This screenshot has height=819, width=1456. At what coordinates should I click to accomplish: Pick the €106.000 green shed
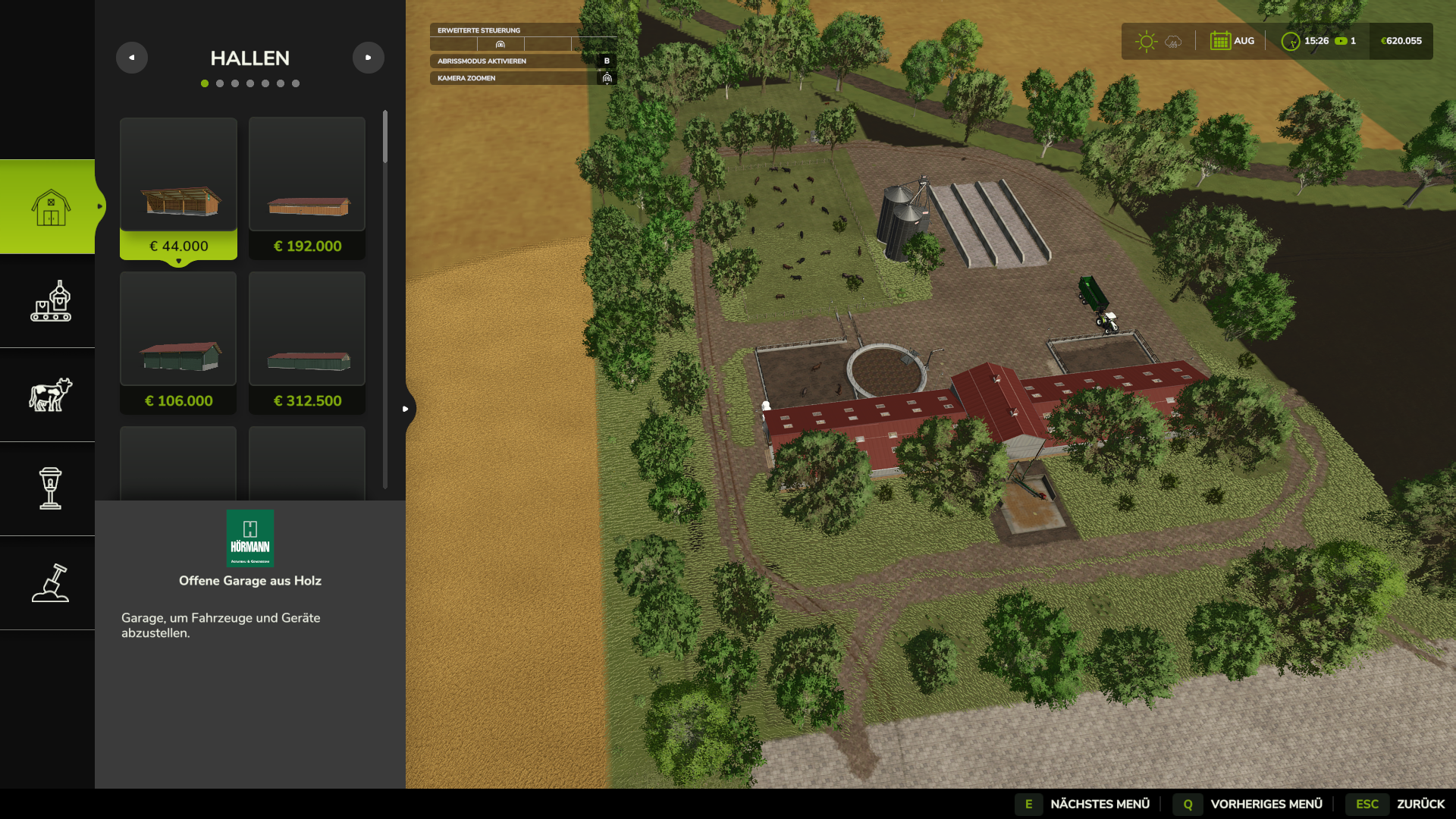[x=178, y=343]
